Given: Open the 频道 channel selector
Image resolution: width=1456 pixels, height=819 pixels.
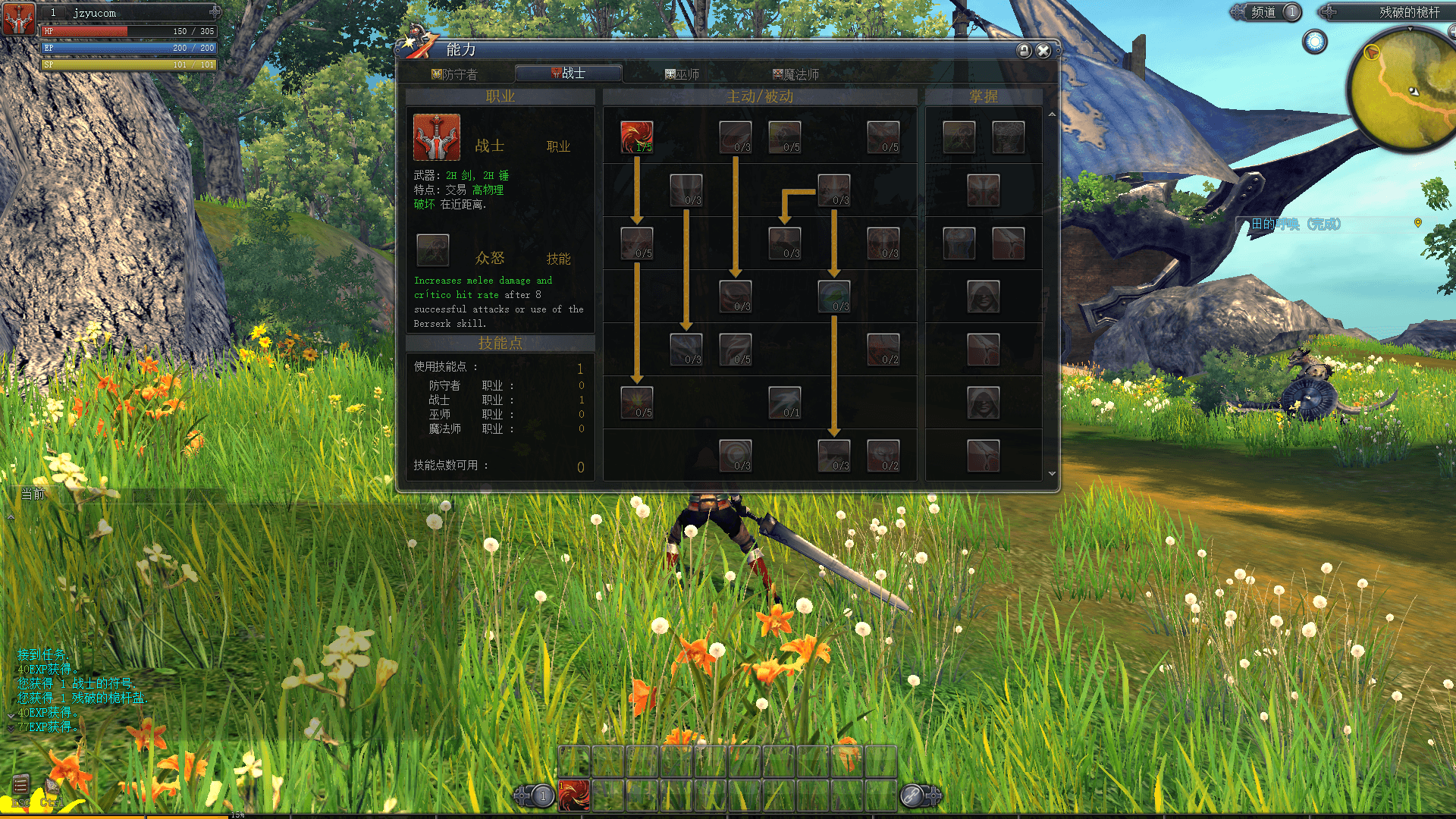Looking at the screenshot, I should pos(1263,12).
